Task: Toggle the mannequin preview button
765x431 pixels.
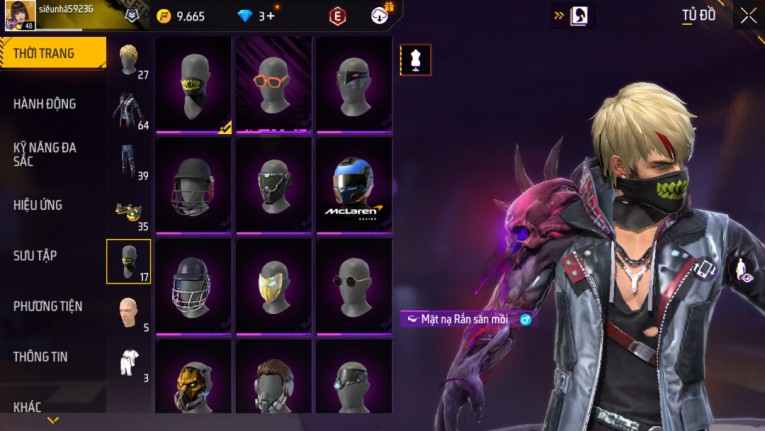Action: [x=415, y=60]
